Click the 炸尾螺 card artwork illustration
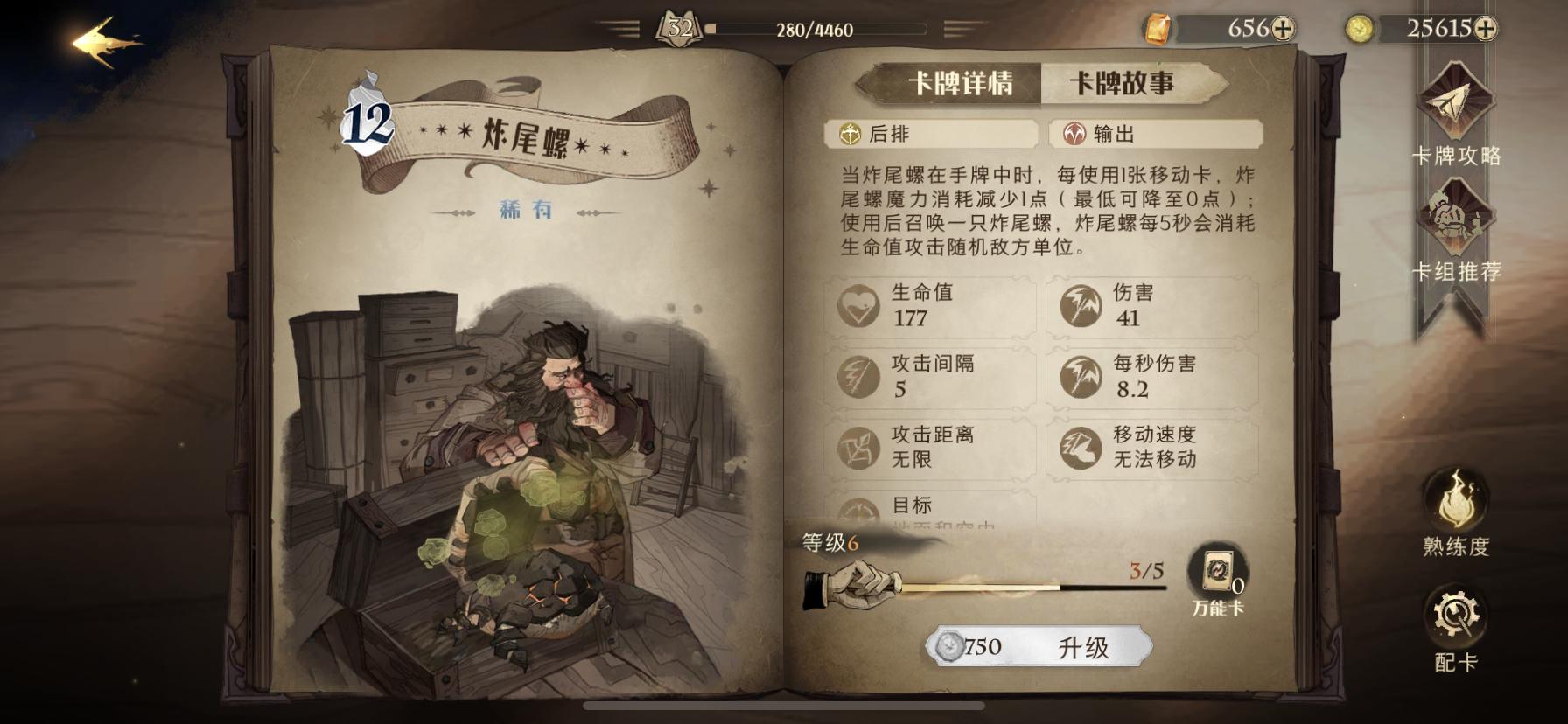Screen dimensions: 1568x724 pos(516,455)
